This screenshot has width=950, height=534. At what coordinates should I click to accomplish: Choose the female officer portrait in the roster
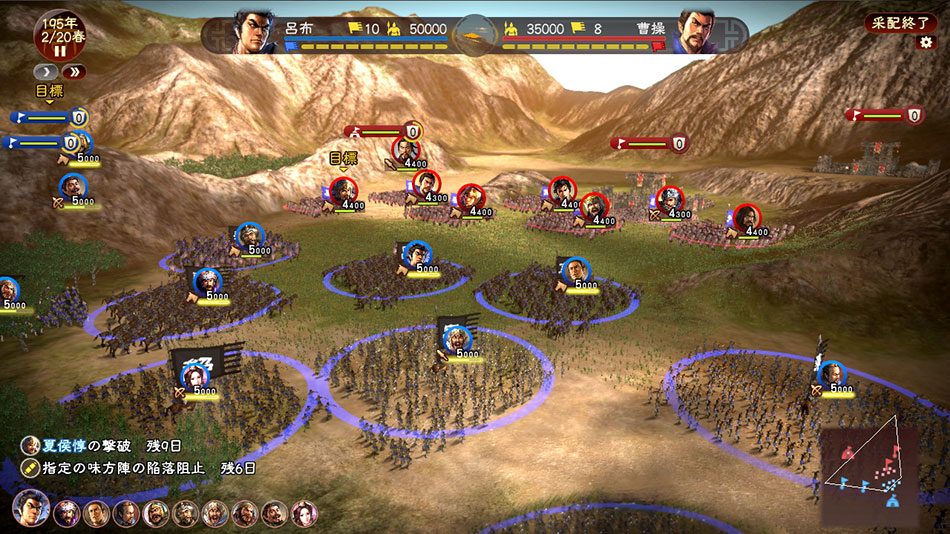[x=303, y=514]
